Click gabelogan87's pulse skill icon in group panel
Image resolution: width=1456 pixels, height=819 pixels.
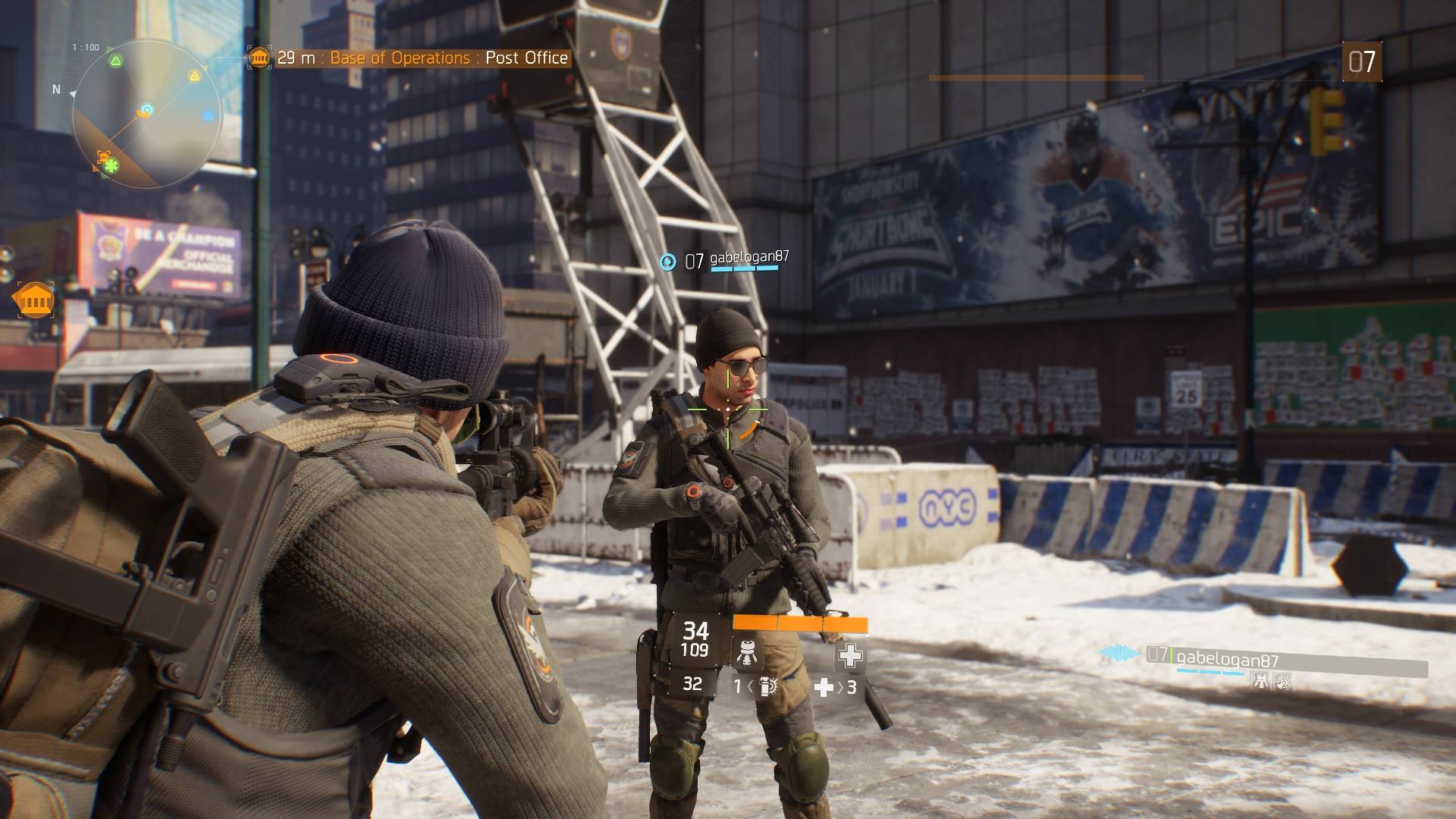point(1282,682)
